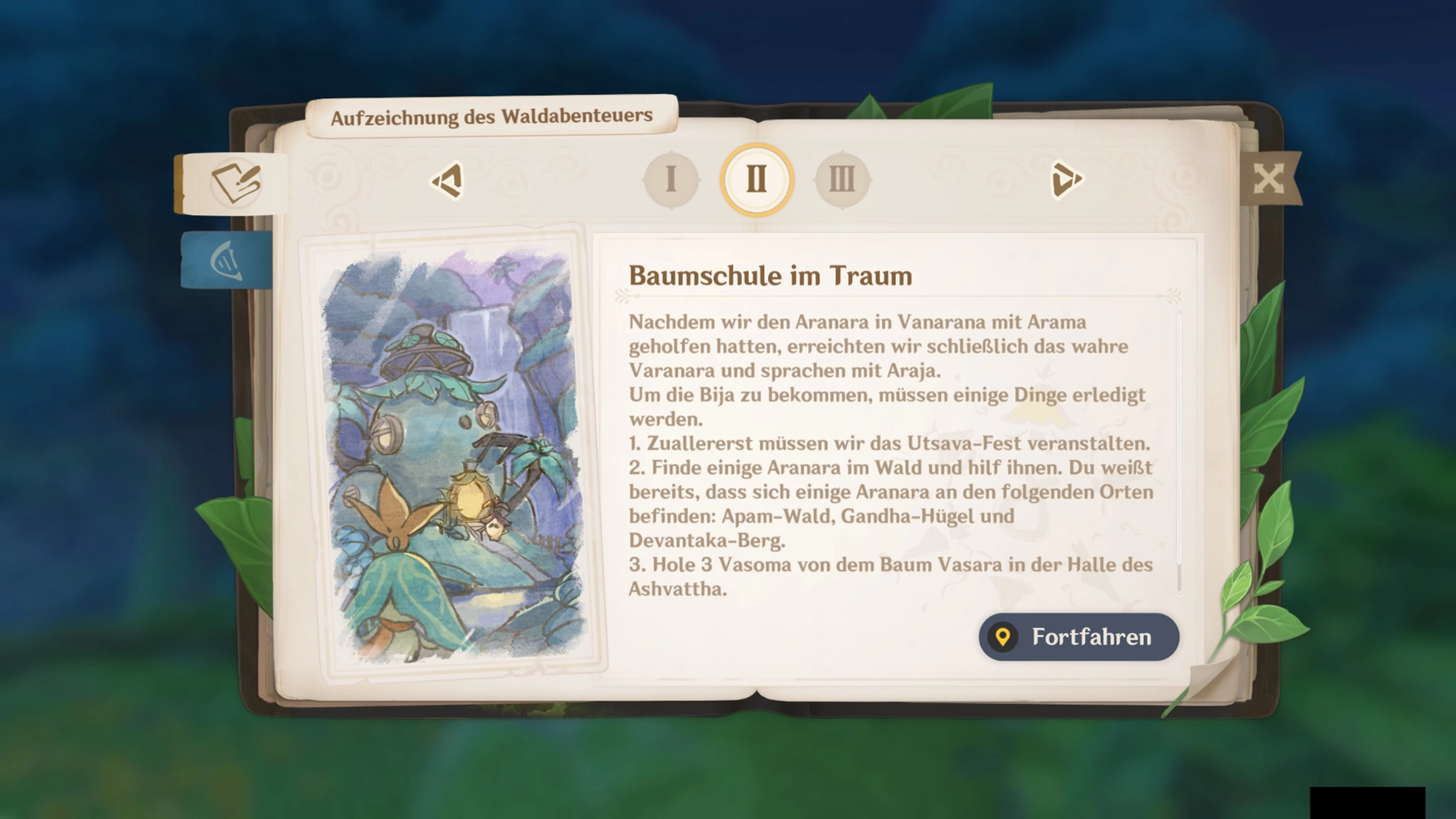Click the right arrow to view next entry

click(x=1067, y=180)
